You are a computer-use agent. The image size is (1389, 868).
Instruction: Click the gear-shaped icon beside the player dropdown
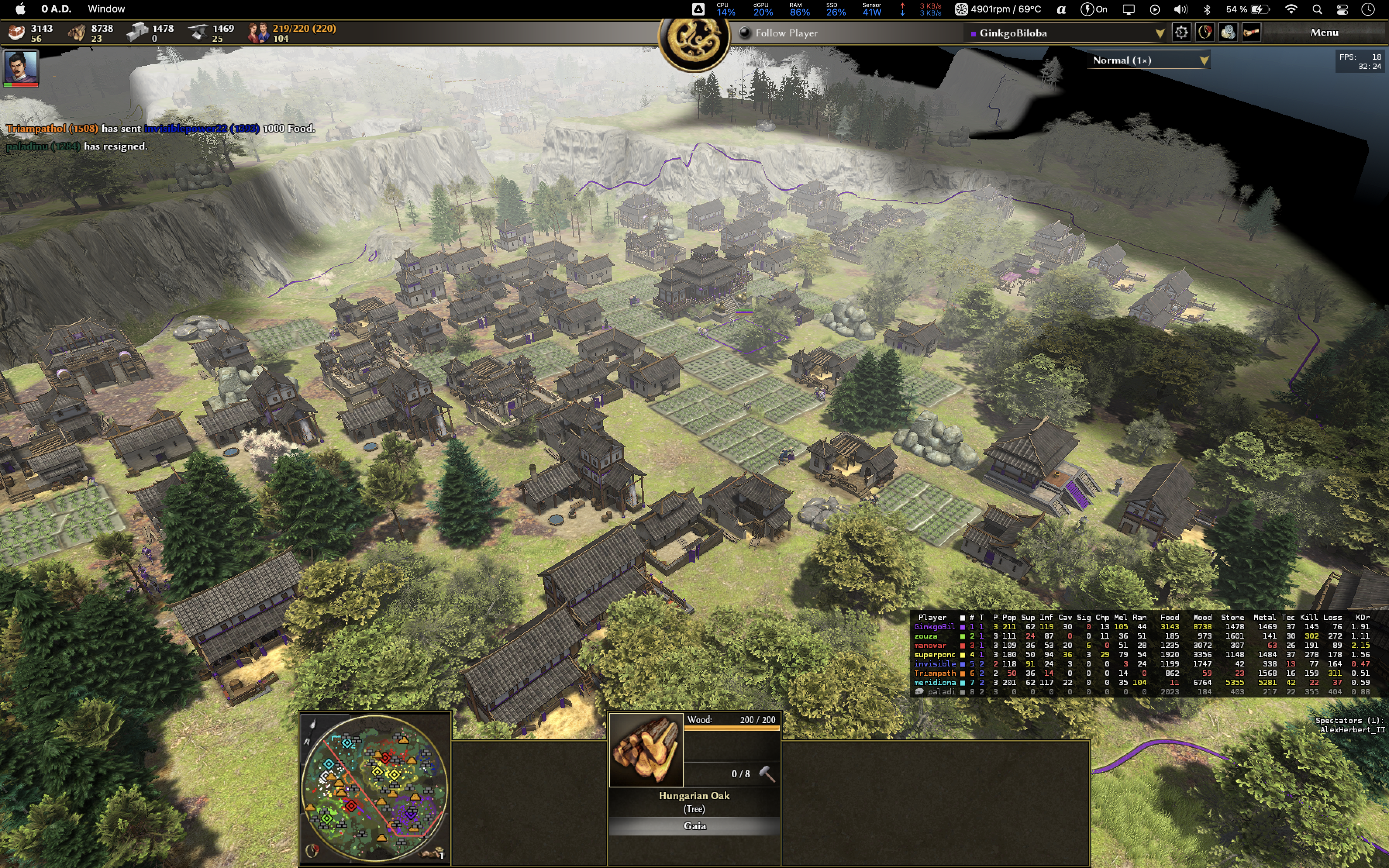click(x=1181, y=33)
